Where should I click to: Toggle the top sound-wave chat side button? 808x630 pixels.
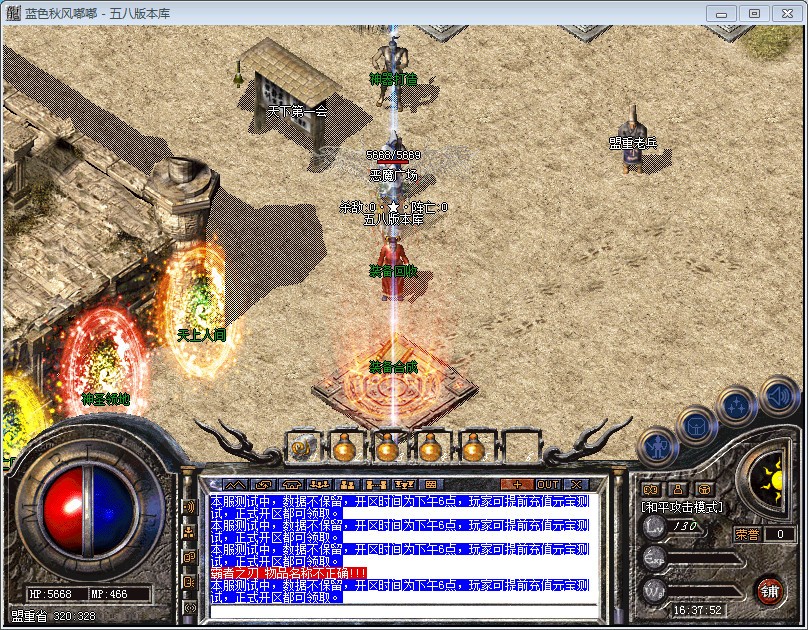tap(188, 506)
